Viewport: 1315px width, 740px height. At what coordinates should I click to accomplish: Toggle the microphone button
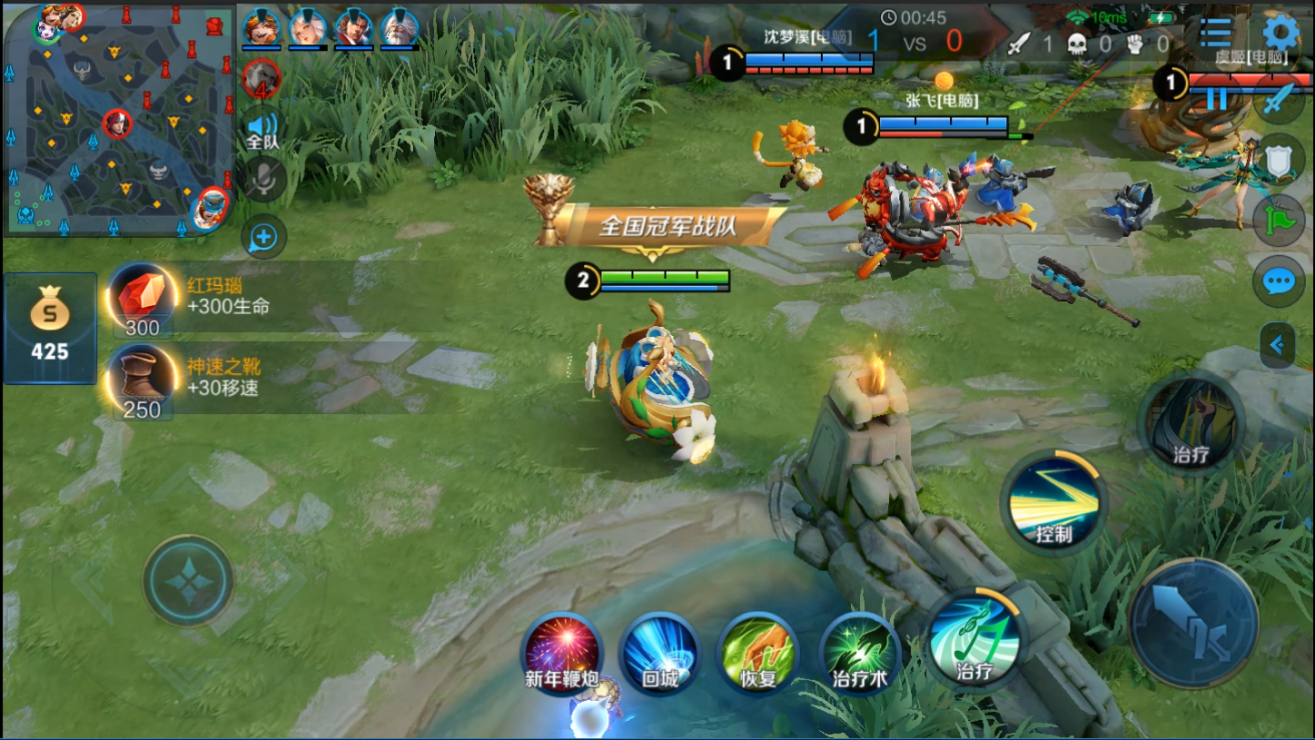[263, 180]
